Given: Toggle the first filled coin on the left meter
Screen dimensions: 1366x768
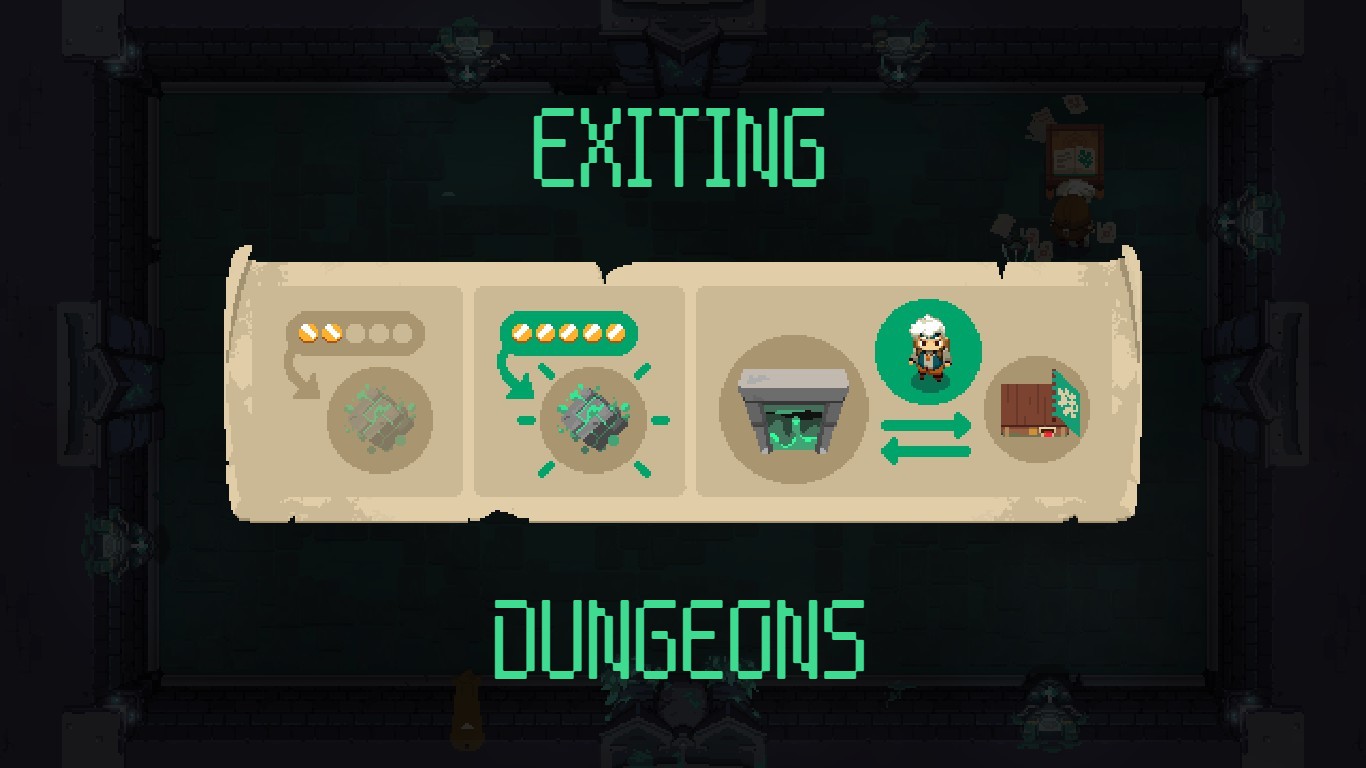Looking at the screenshot, I should point(307,330).
